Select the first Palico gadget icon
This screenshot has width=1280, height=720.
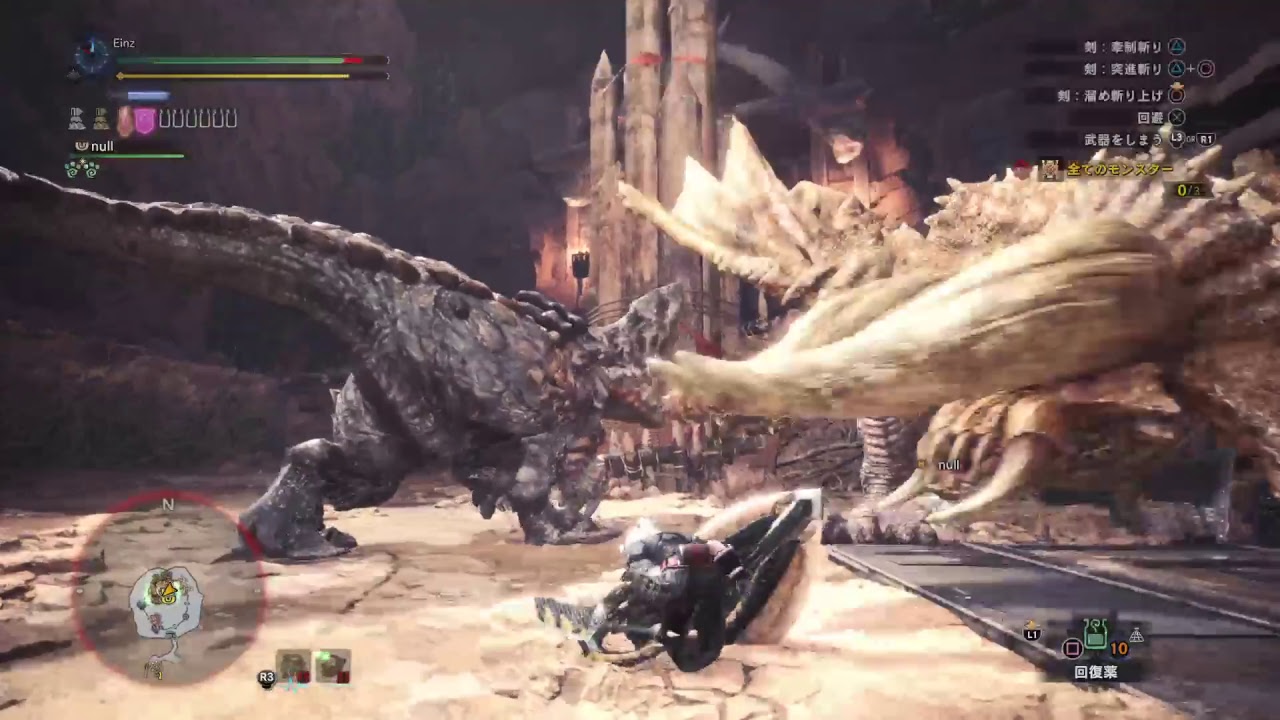tap(77, 120)
